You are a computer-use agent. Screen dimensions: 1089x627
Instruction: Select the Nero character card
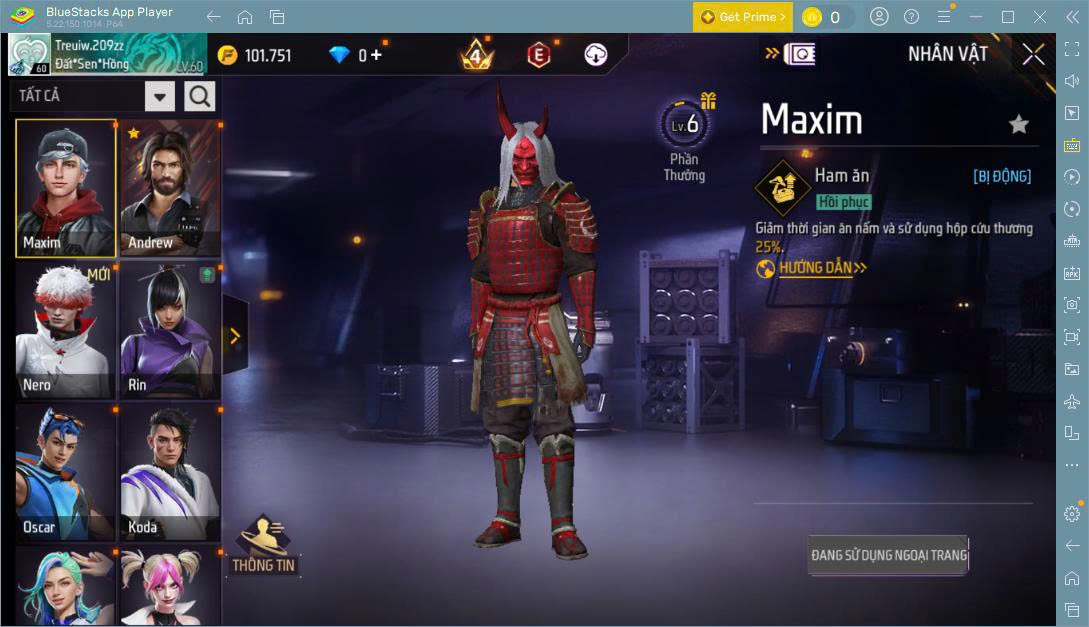(x=66, y=330)
